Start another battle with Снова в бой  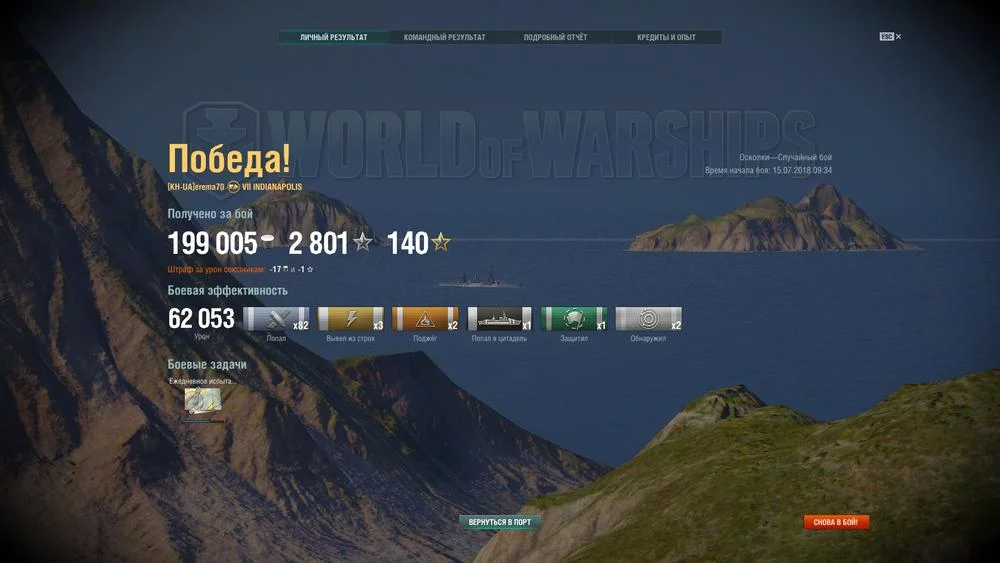pos(837,522)
